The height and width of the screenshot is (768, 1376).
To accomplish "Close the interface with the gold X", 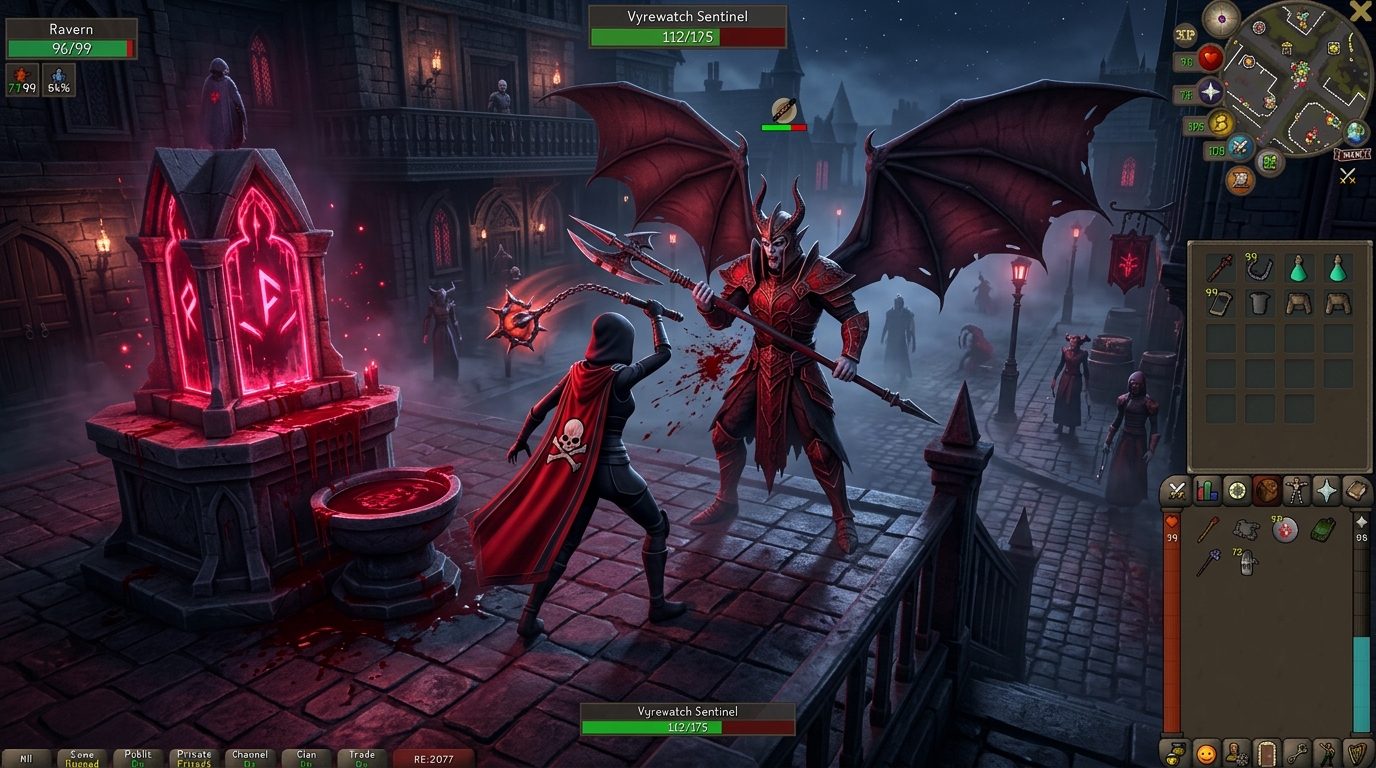I will coord(1360,12).
